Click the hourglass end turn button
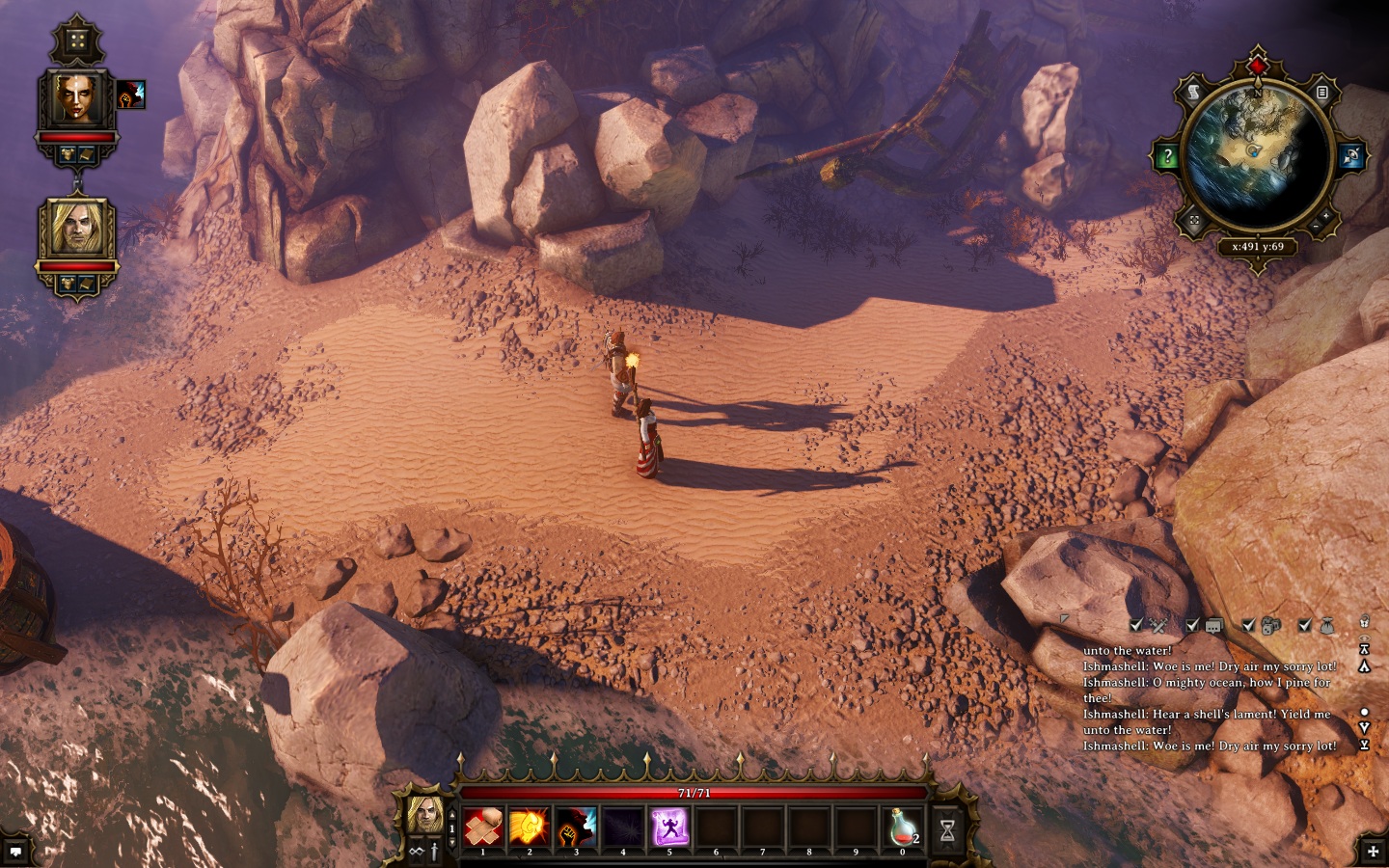 pos(947,829)
